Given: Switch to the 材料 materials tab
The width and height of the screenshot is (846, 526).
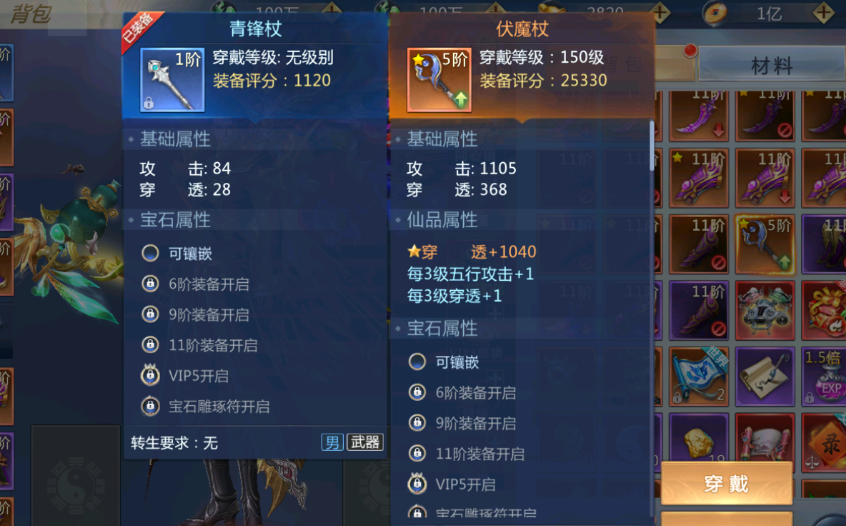Looking at the screenshot, I should tap(771, 66).
